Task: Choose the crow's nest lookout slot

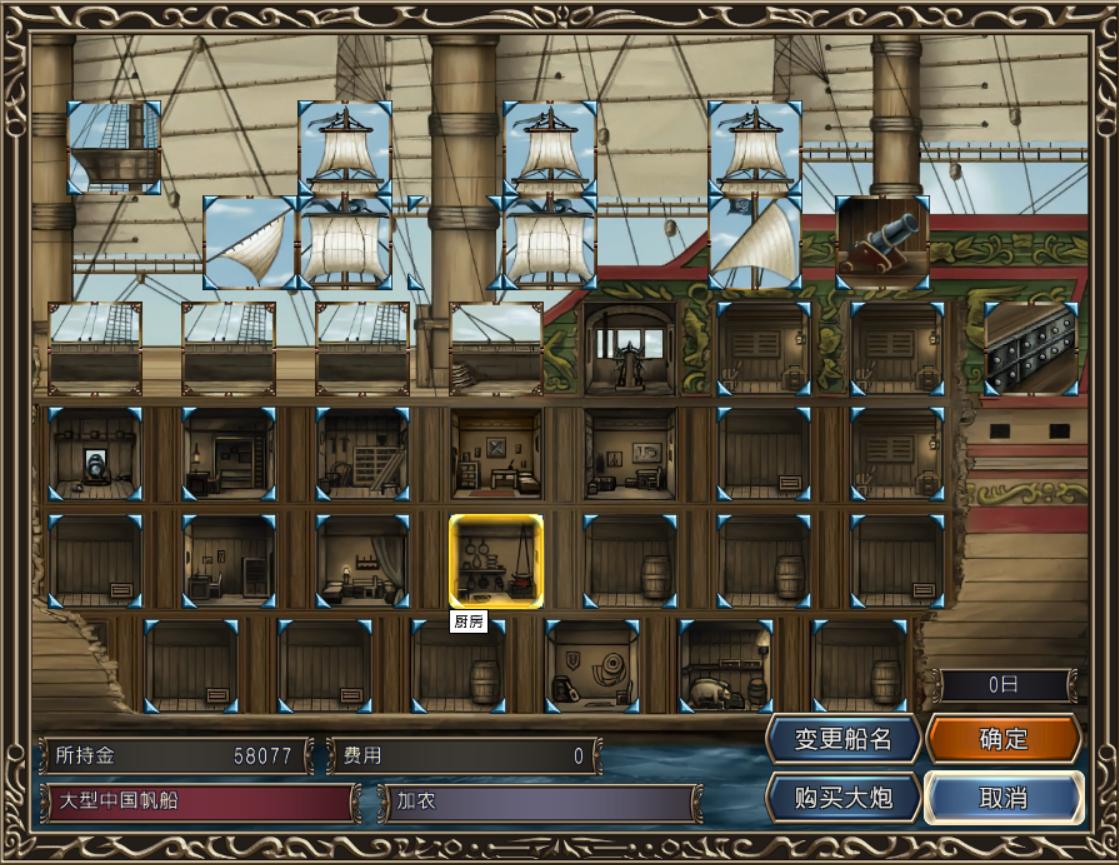Action: (x=114, y=146)
